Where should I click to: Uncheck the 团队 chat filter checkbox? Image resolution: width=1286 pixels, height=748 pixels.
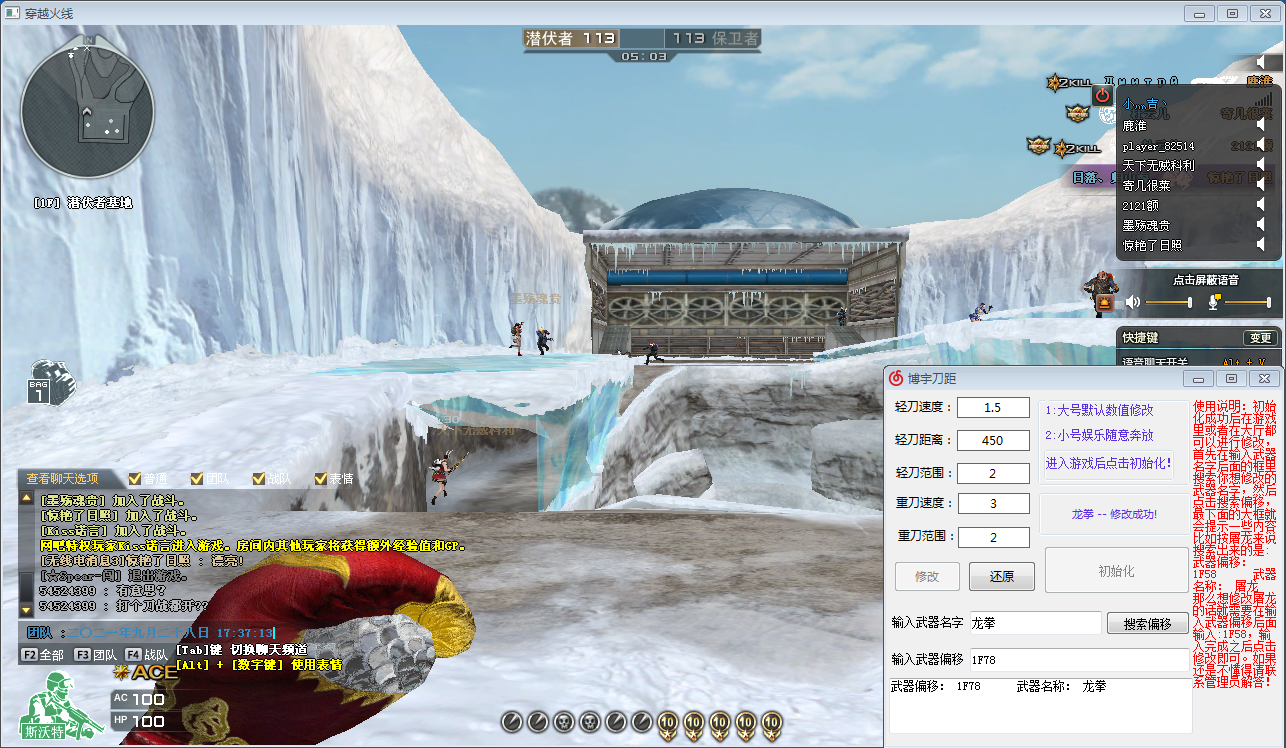point(197,479)
